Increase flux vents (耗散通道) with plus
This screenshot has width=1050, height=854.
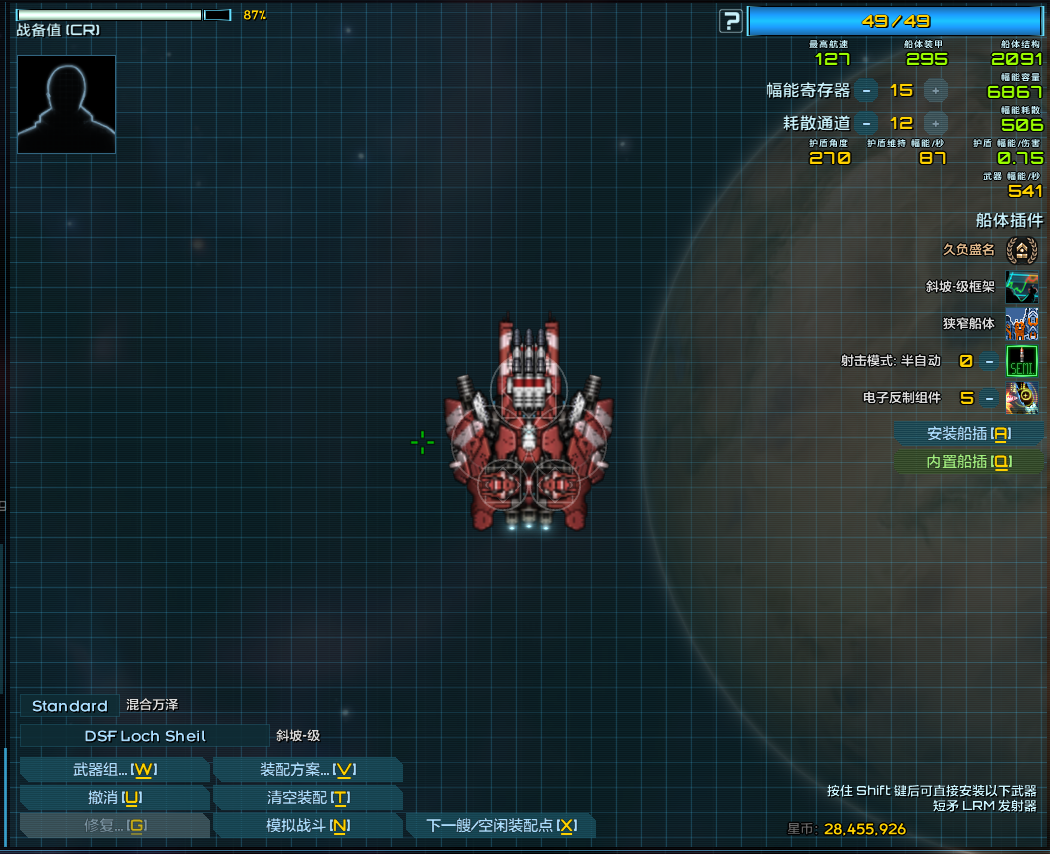click(935, 123)
